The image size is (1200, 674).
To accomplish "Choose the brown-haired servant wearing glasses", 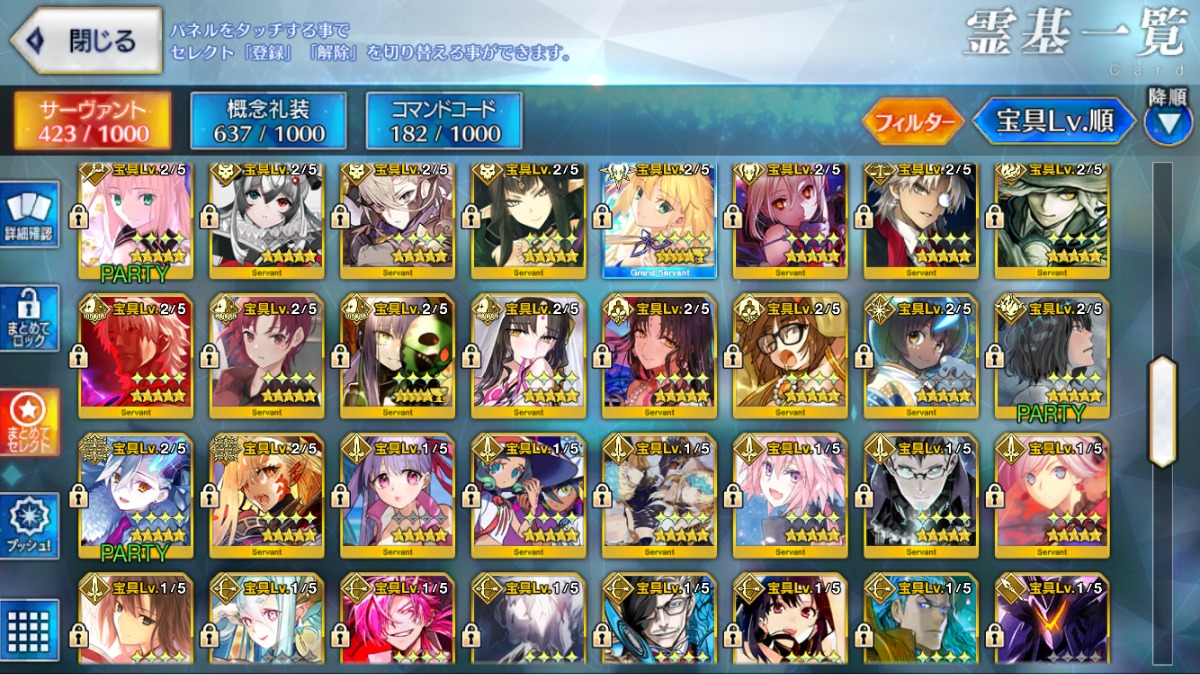I will [x=790, y=355].
